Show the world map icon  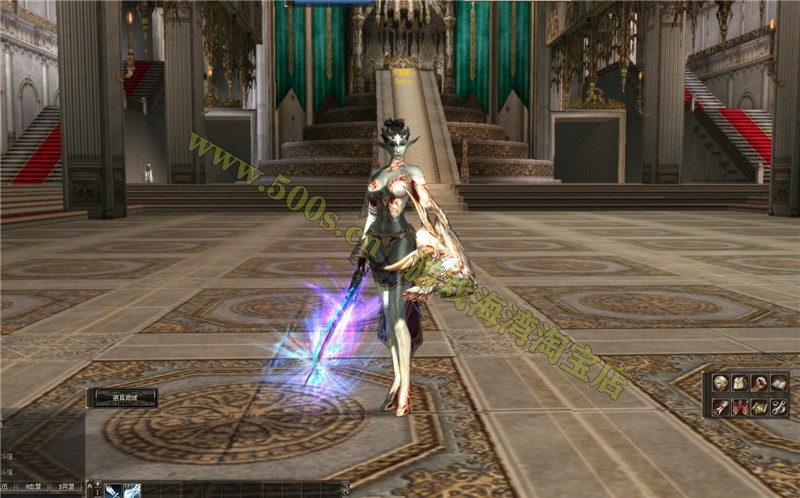click(x=760, y=407)
